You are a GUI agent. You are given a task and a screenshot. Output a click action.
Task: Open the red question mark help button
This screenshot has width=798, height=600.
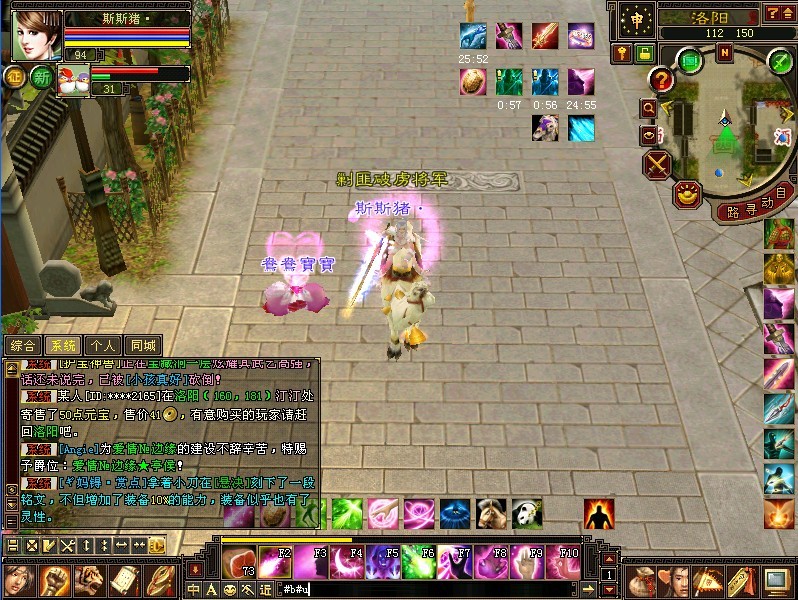pyautogui.click(x=662, y=79)
